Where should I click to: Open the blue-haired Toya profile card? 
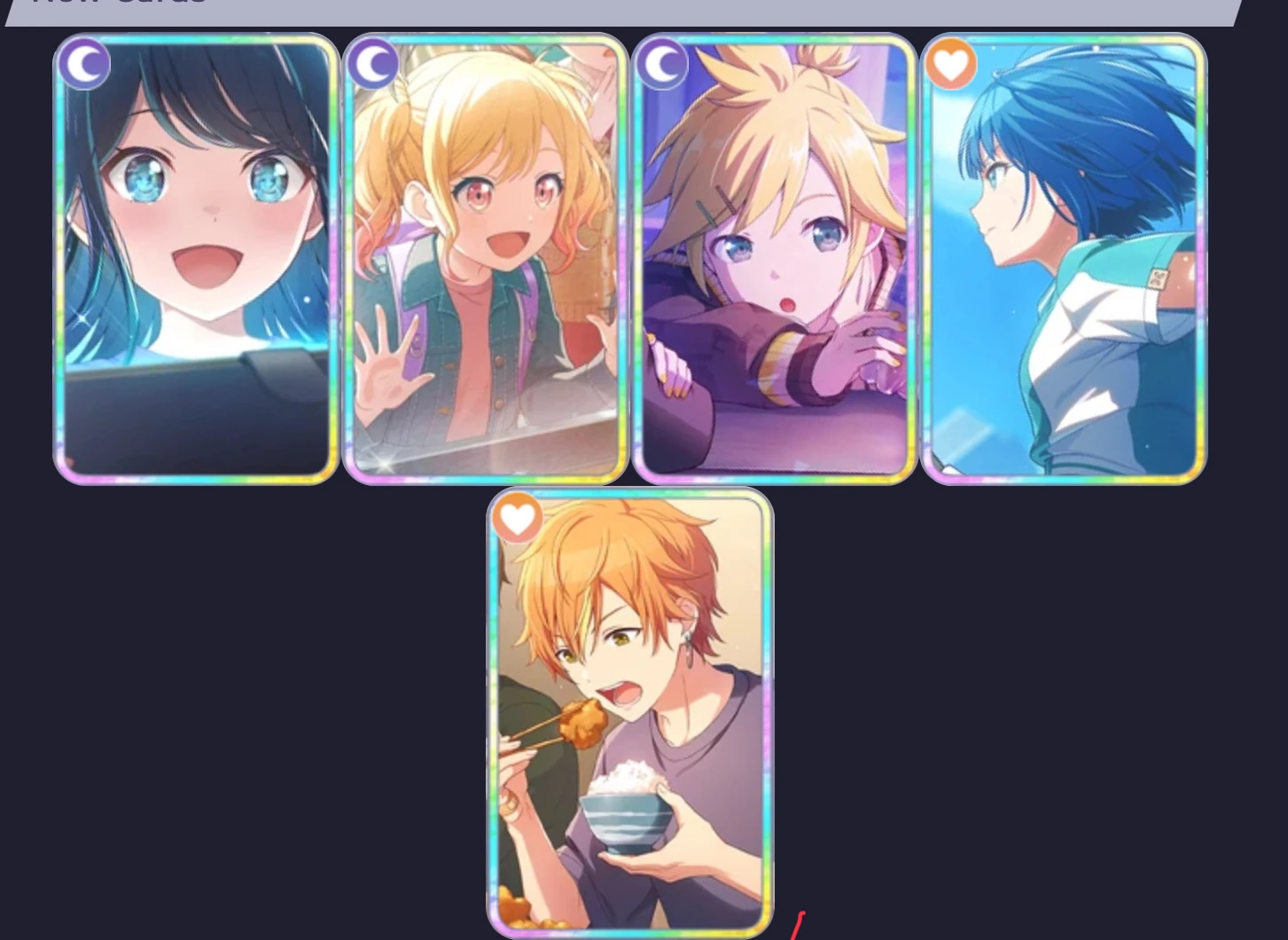tap(1061, 266)
